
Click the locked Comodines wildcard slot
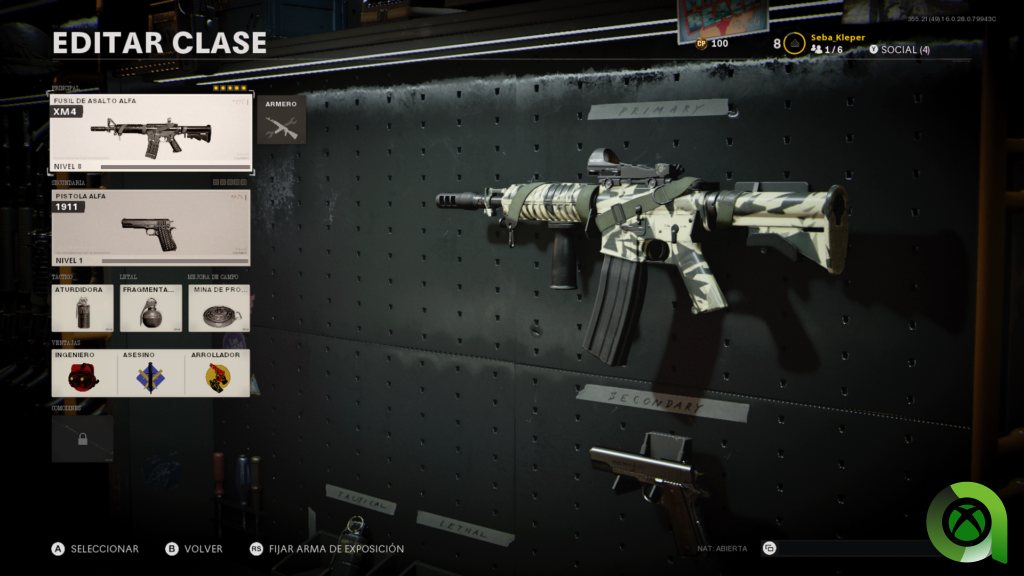[x=82, y=439]
